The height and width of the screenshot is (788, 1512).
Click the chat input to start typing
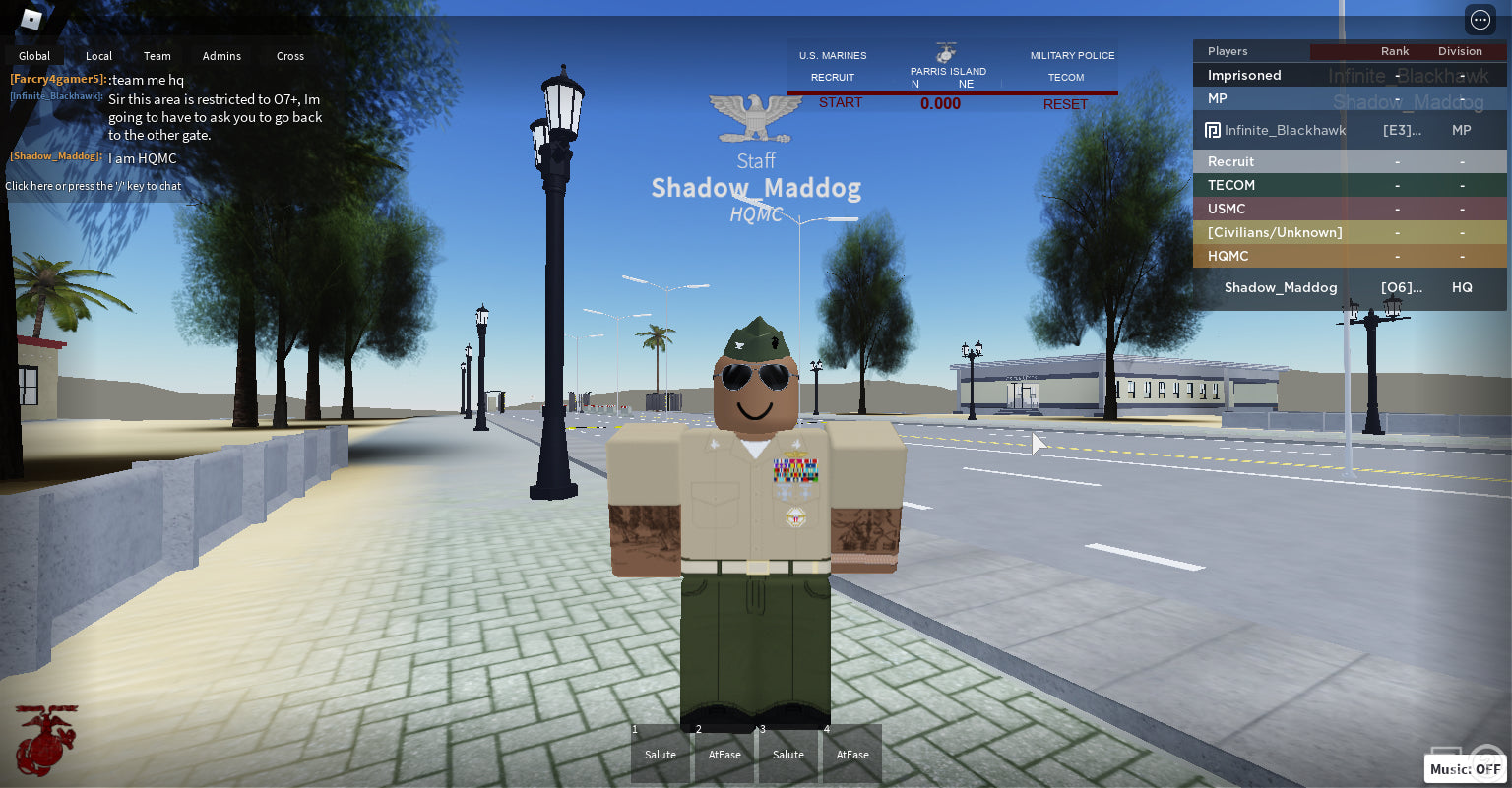point(94,186)
